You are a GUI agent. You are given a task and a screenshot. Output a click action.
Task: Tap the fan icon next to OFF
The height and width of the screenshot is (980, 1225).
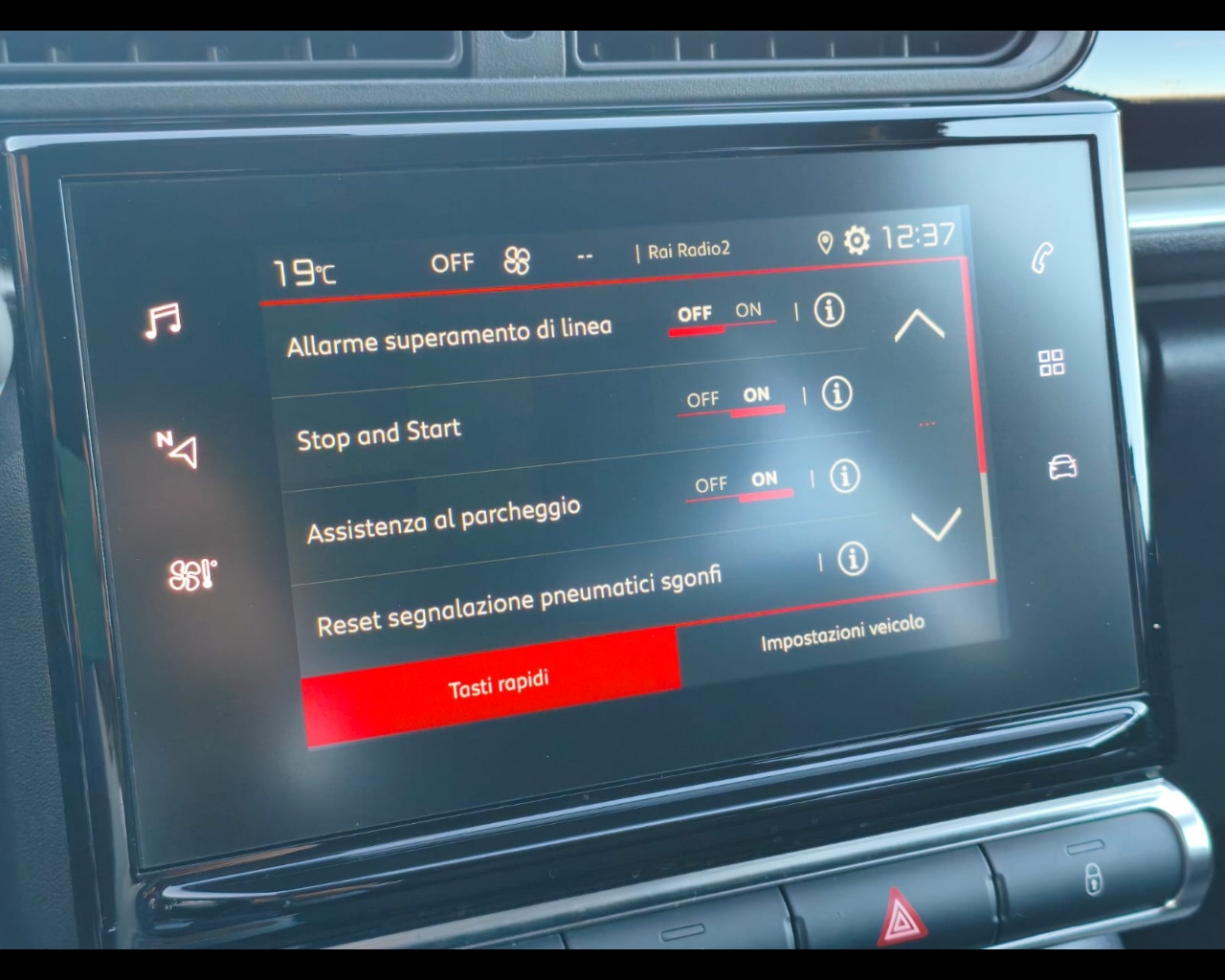[x=516, y=259]
